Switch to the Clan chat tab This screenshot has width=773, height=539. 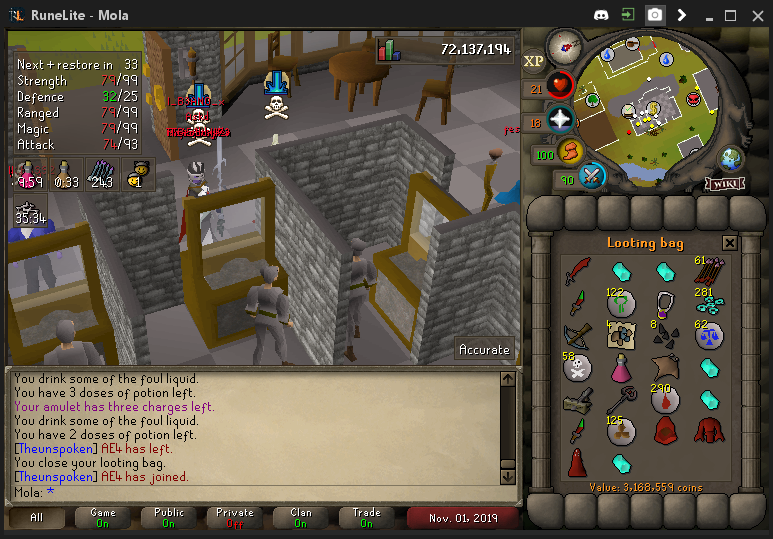(301, 517)
